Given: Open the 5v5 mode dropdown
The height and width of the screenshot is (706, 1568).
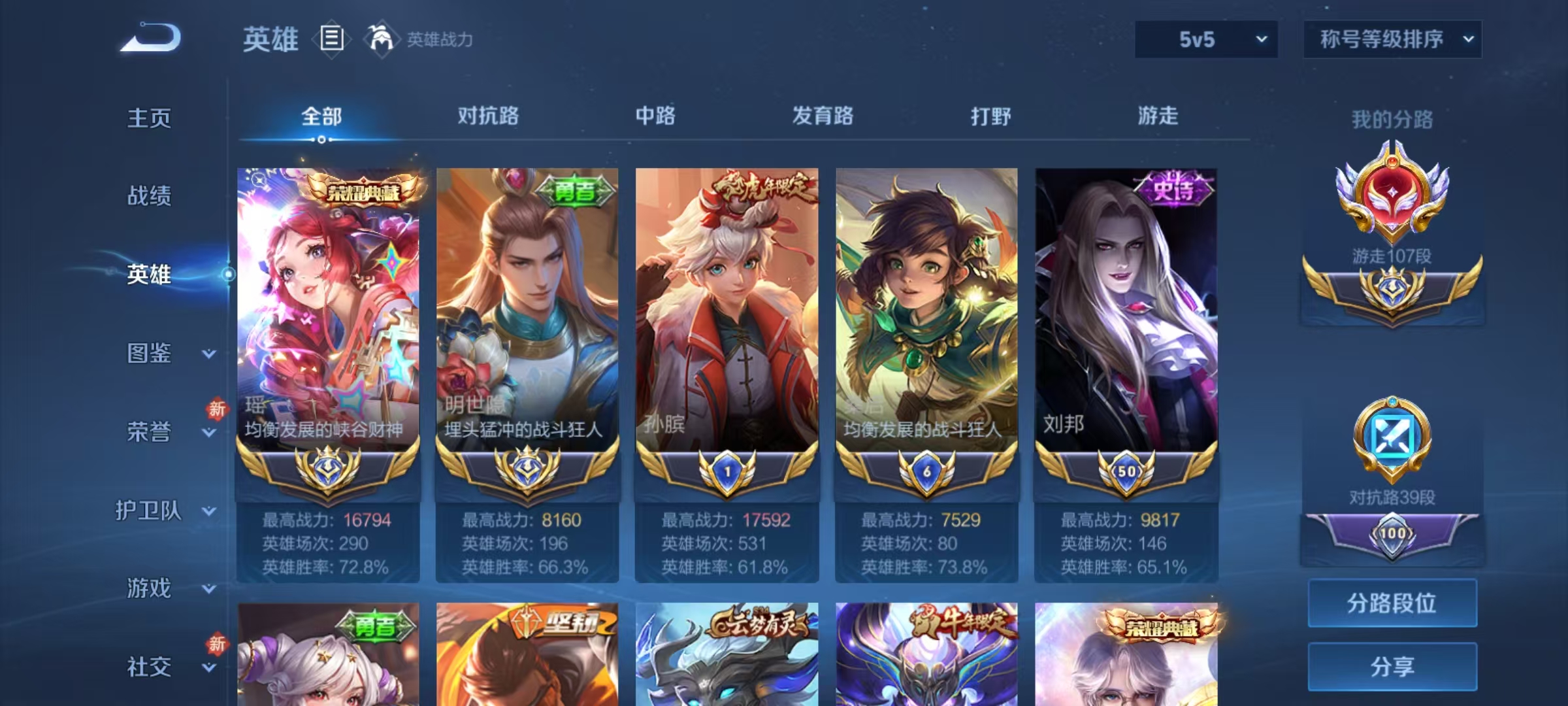Looking at the screenshot, I should (x=1205, y=39).
